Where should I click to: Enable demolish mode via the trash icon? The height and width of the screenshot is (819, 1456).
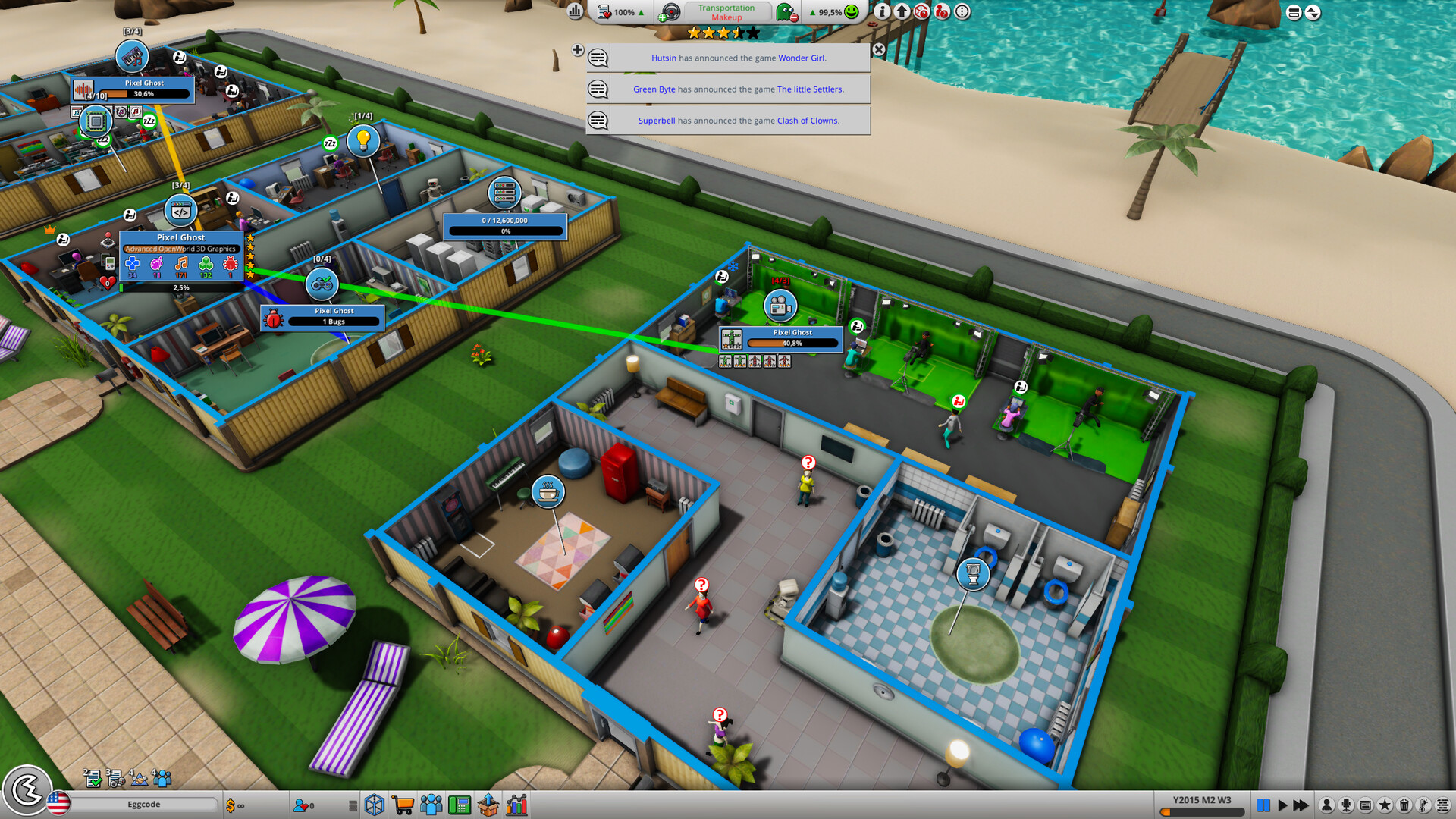point(1404,804)
